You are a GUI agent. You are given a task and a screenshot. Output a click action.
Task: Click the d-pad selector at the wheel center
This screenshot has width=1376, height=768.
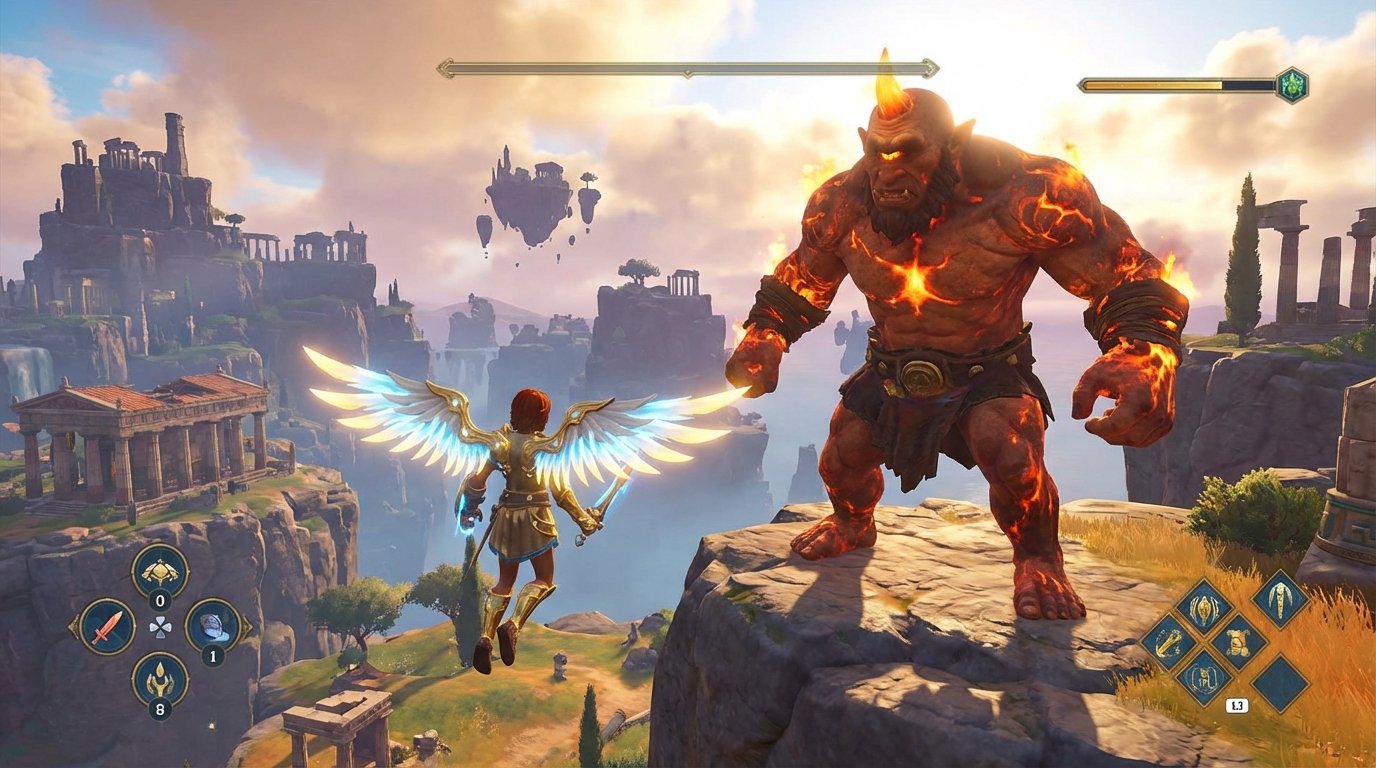point(161,627)
